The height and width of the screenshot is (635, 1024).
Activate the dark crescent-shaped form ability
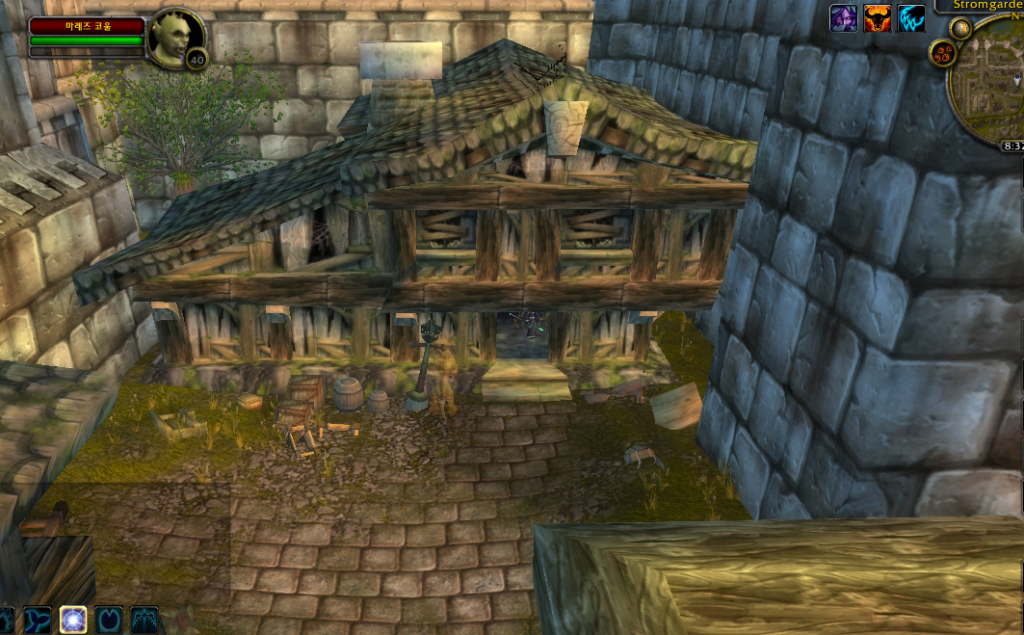[x=108, y=620]
